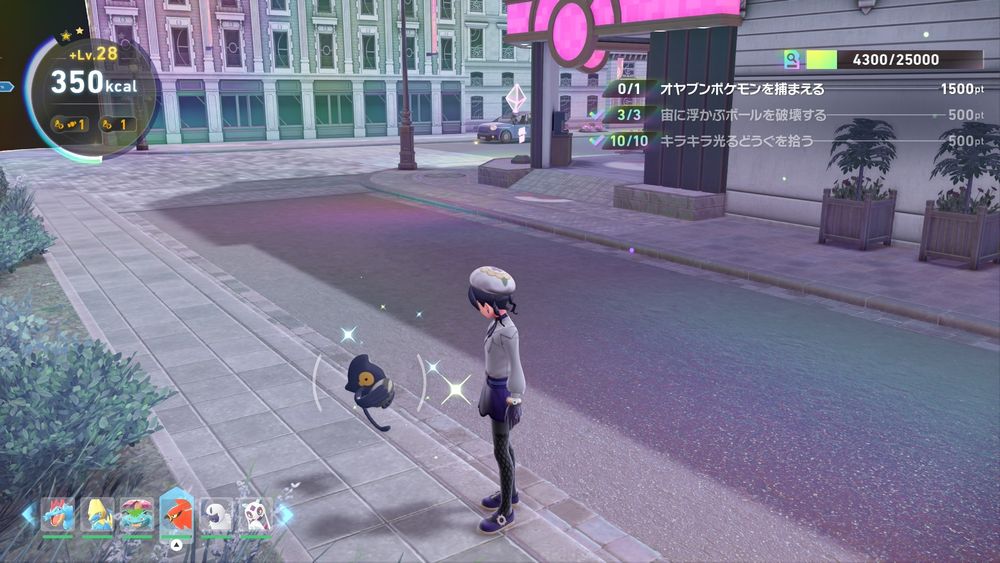
Task: Click the research magnifier icon beside points
Action: 793,60
